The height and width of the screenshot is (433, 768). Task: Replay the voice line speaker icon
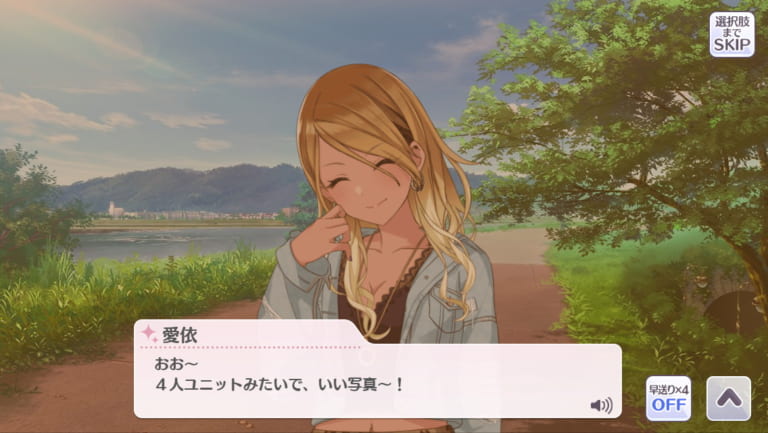[x=601, y=405]
